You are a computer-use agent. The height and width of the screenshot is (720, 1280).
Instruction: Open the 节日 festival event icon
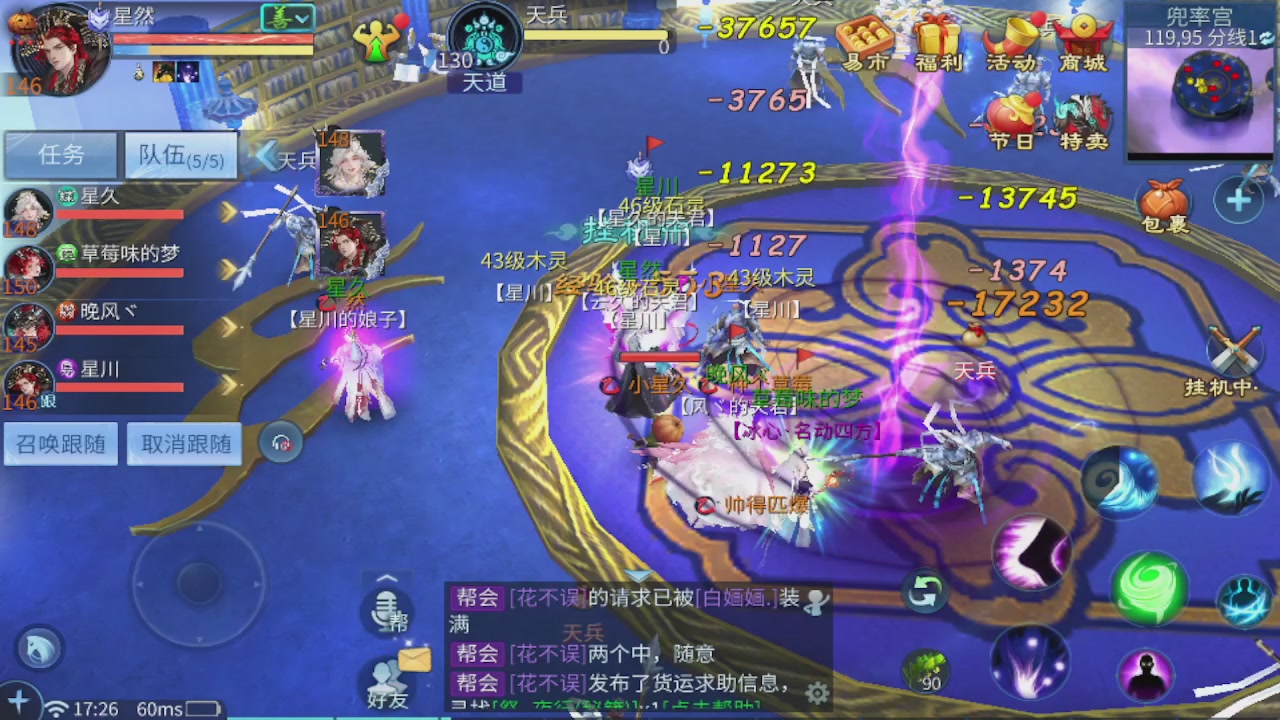point(1012,115)
